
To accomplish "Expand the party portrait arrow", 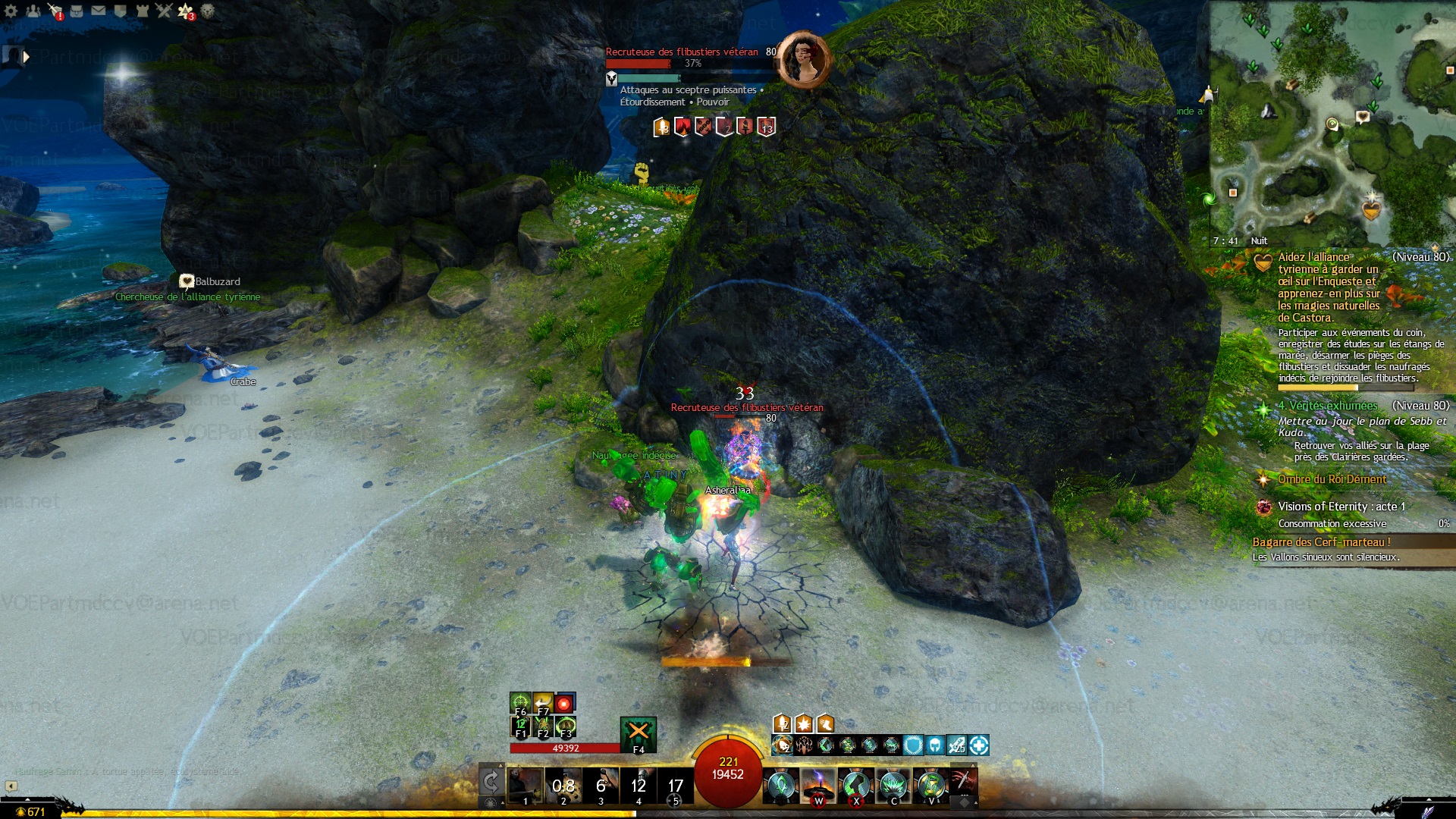I will [27, 56].
